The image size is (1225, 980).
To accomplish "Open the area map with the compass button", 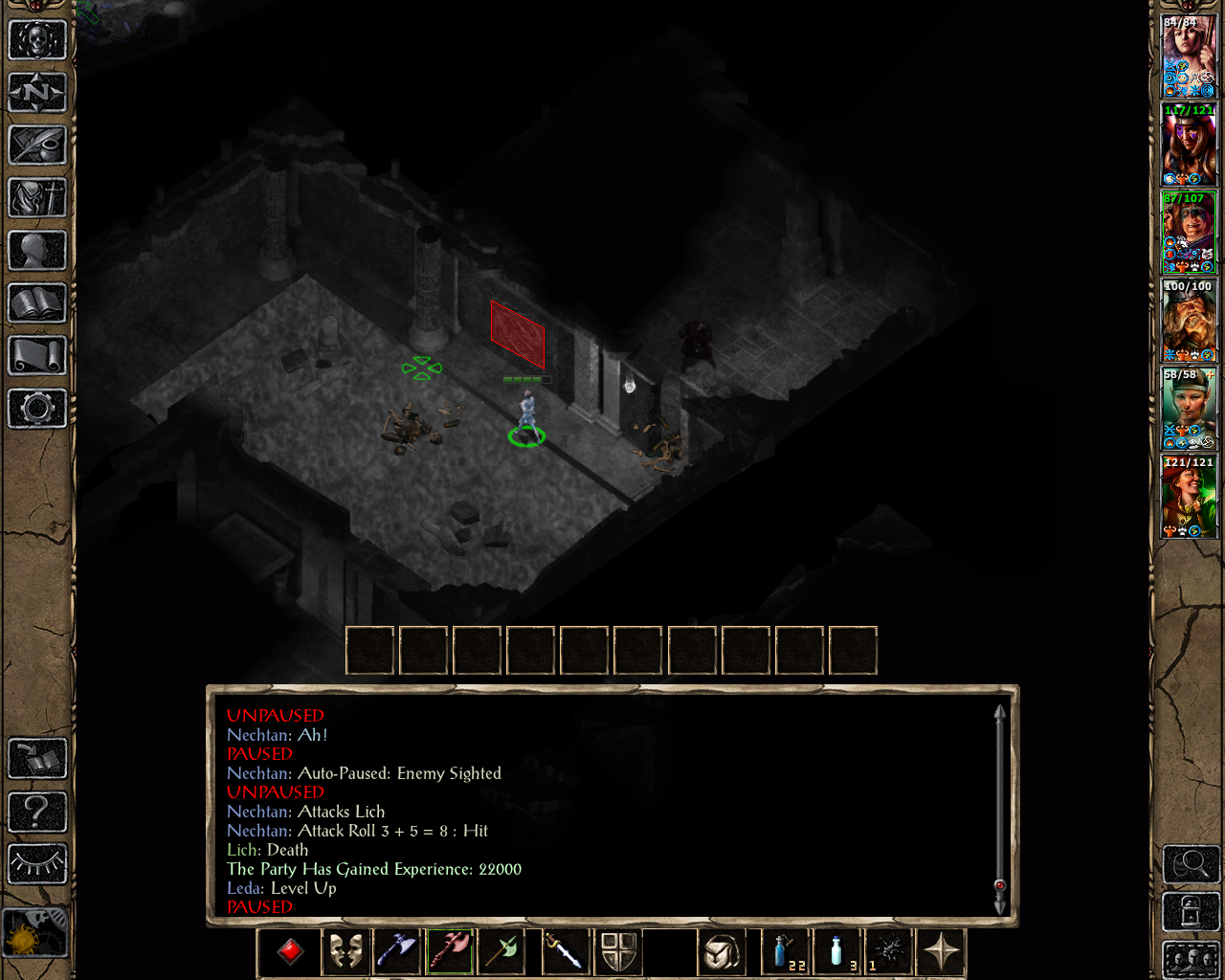I will point(37,93).
